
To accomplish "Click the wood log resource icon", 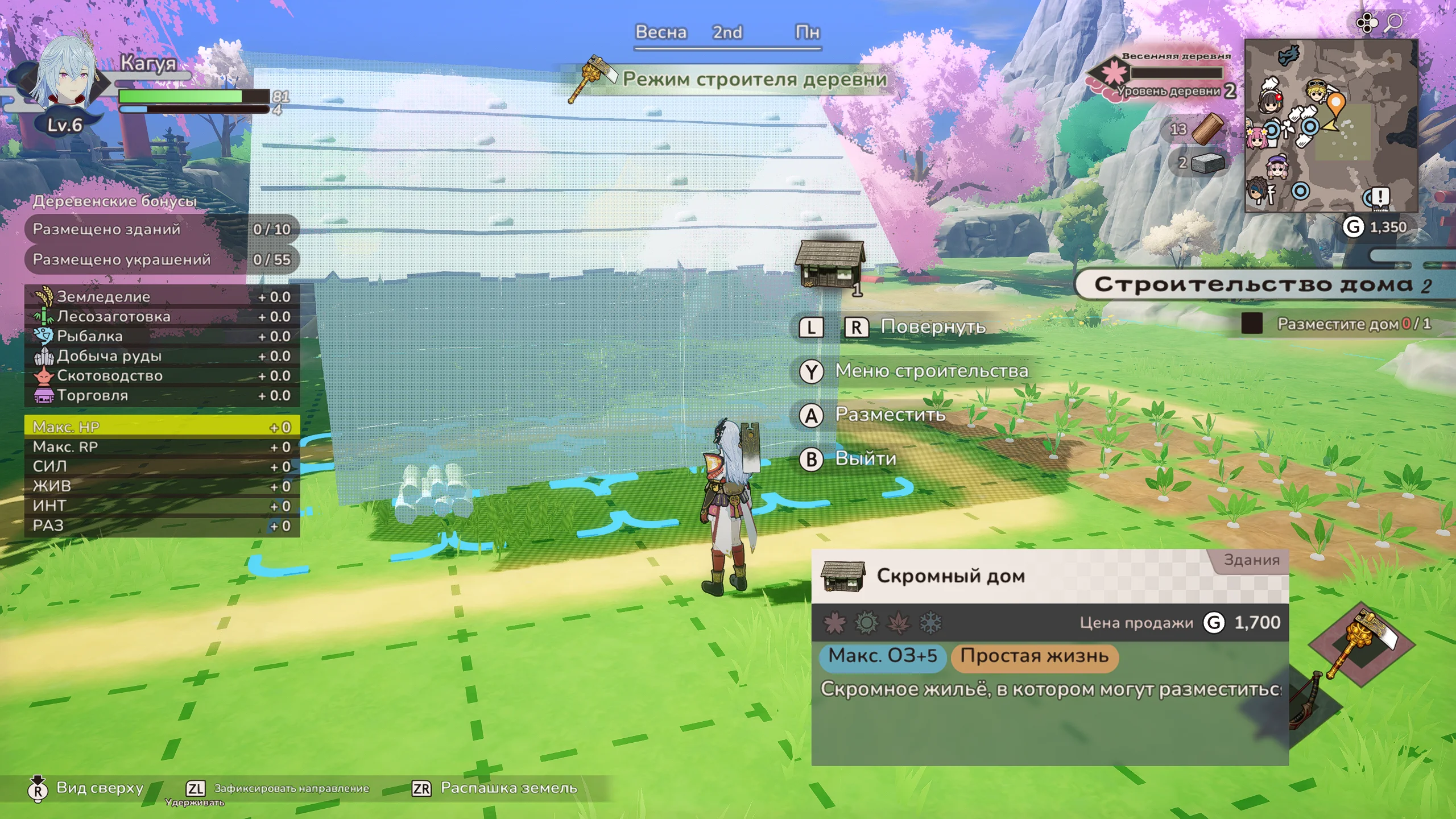I will [1207, 129].
